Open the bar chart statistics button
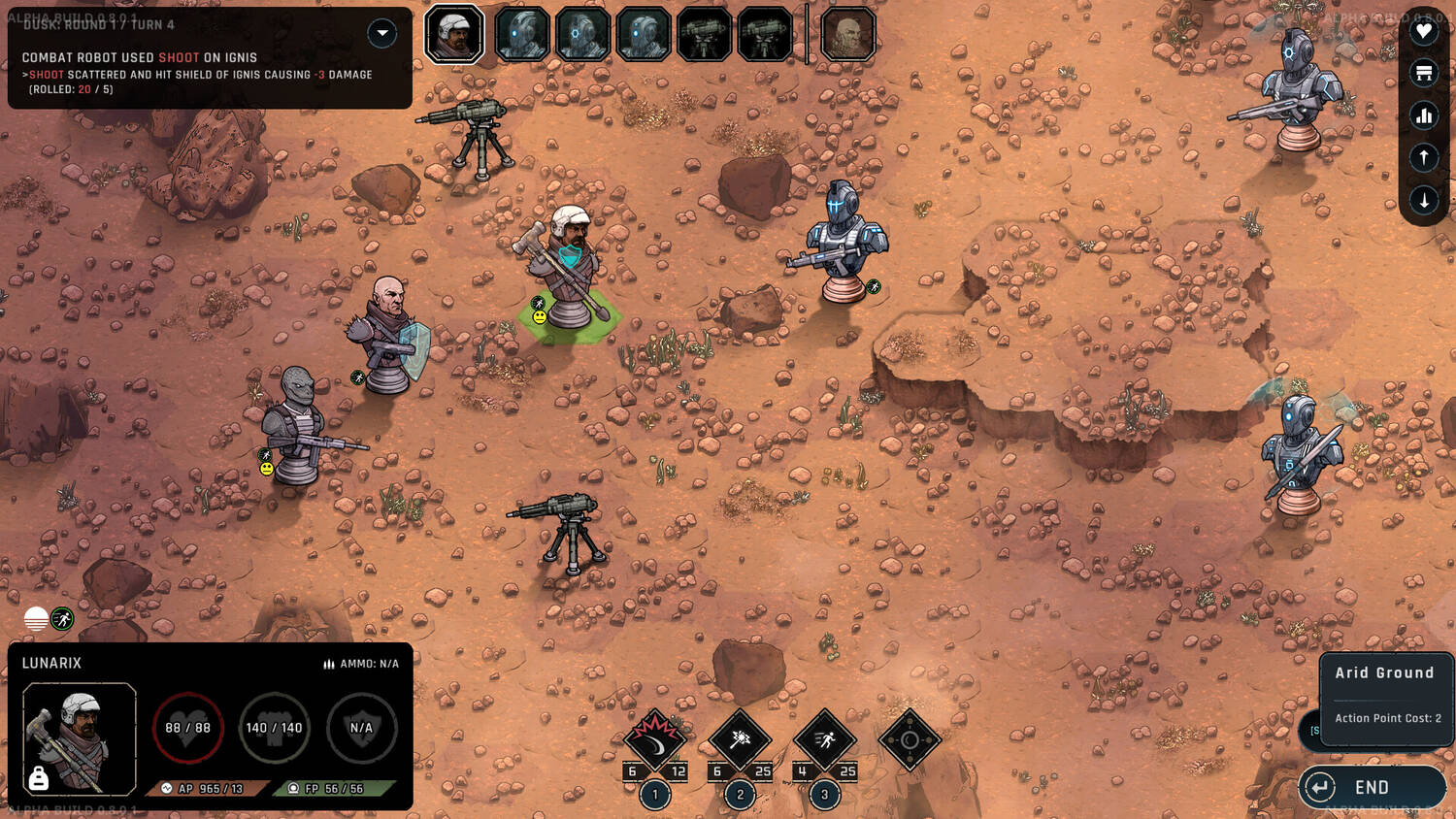Image resolution: width=1456 pixels, height=819 pixels. click(1423, 115)
